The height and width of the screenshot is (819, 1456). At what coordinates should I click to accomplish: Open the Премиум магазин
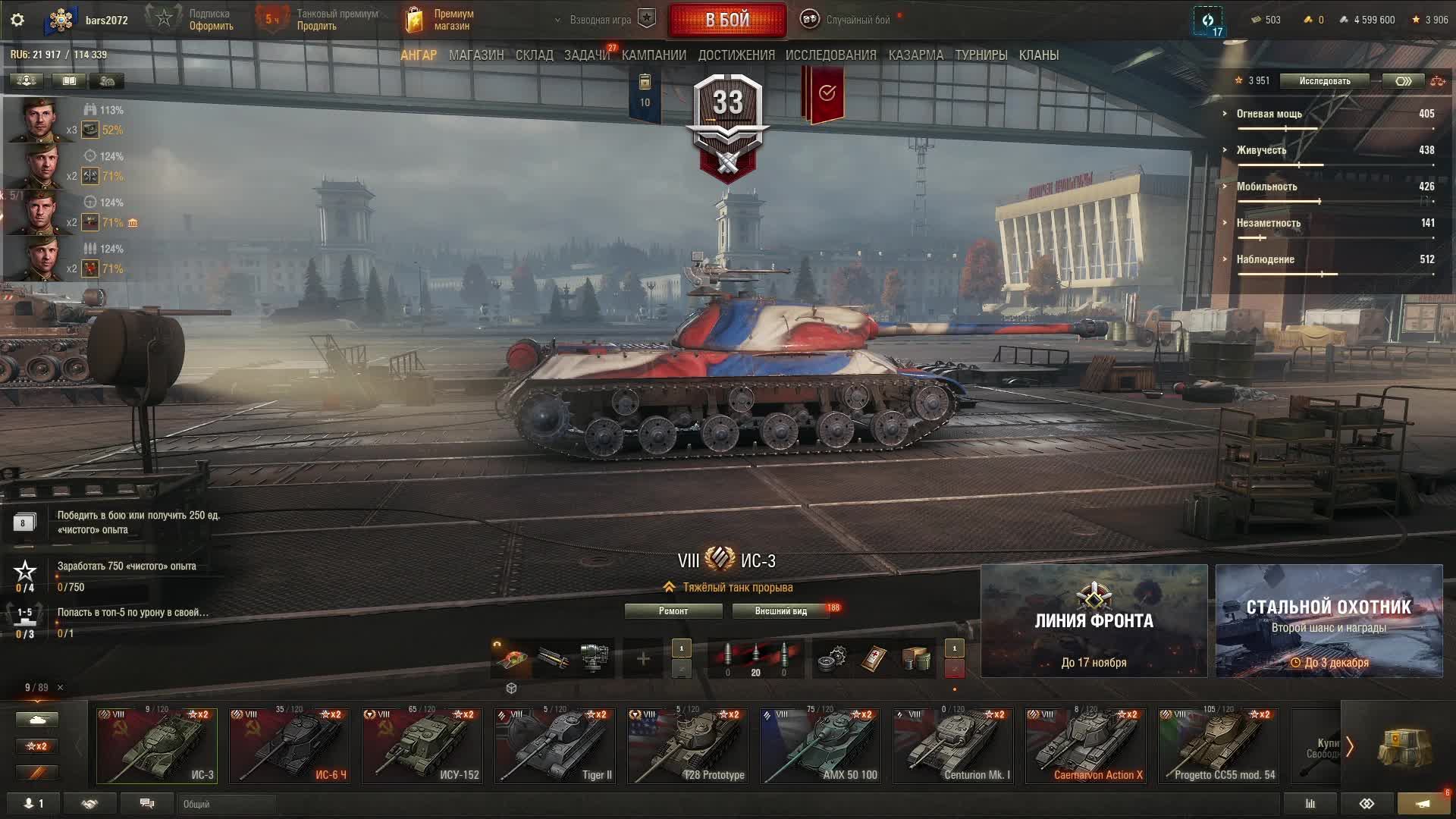441,20
